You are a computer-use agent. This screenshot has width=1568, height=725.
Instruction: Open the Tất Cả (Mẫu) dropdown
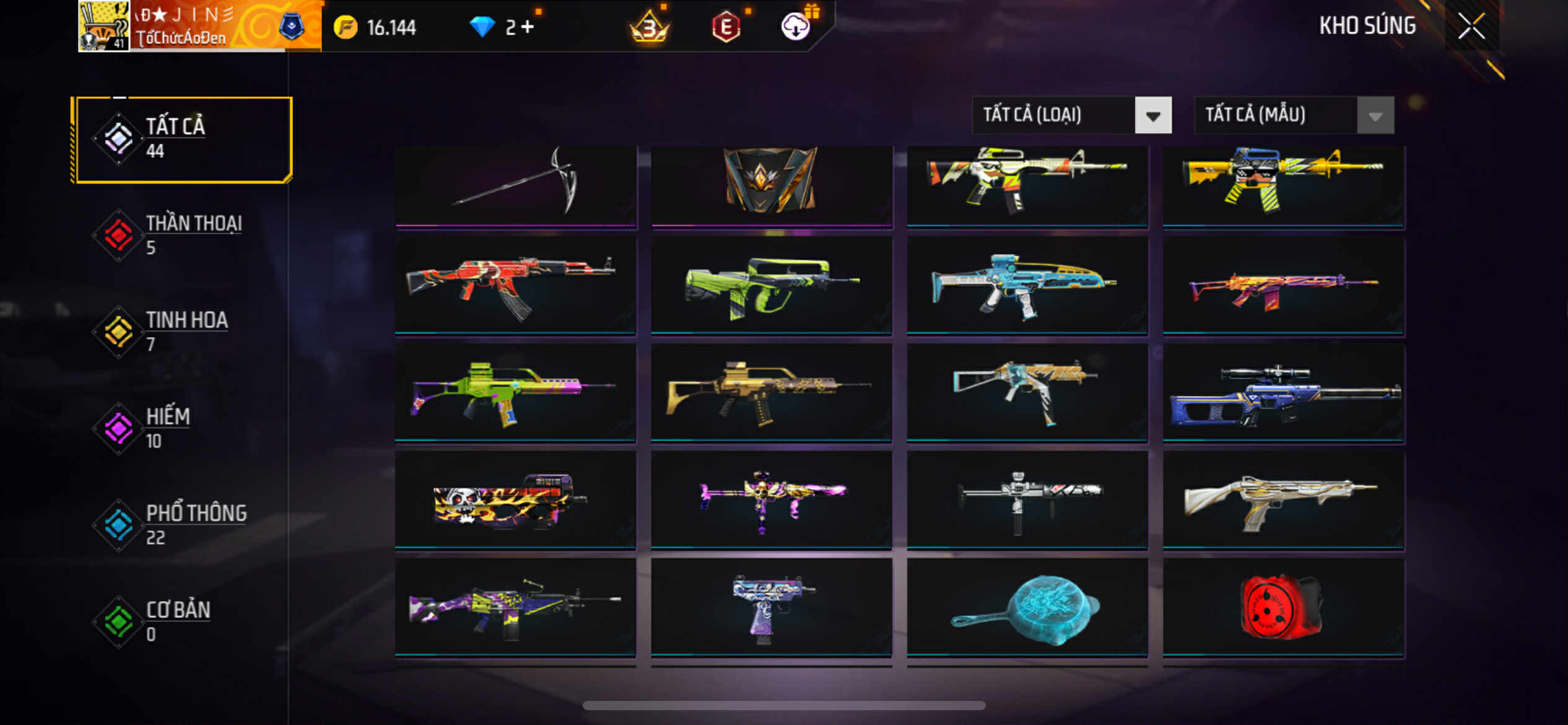click(1375, 115)
